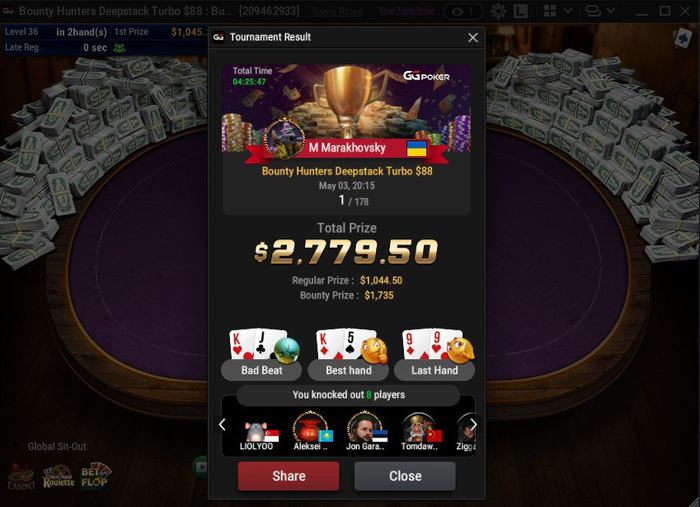Close the result dialog with the Close button

405,476
